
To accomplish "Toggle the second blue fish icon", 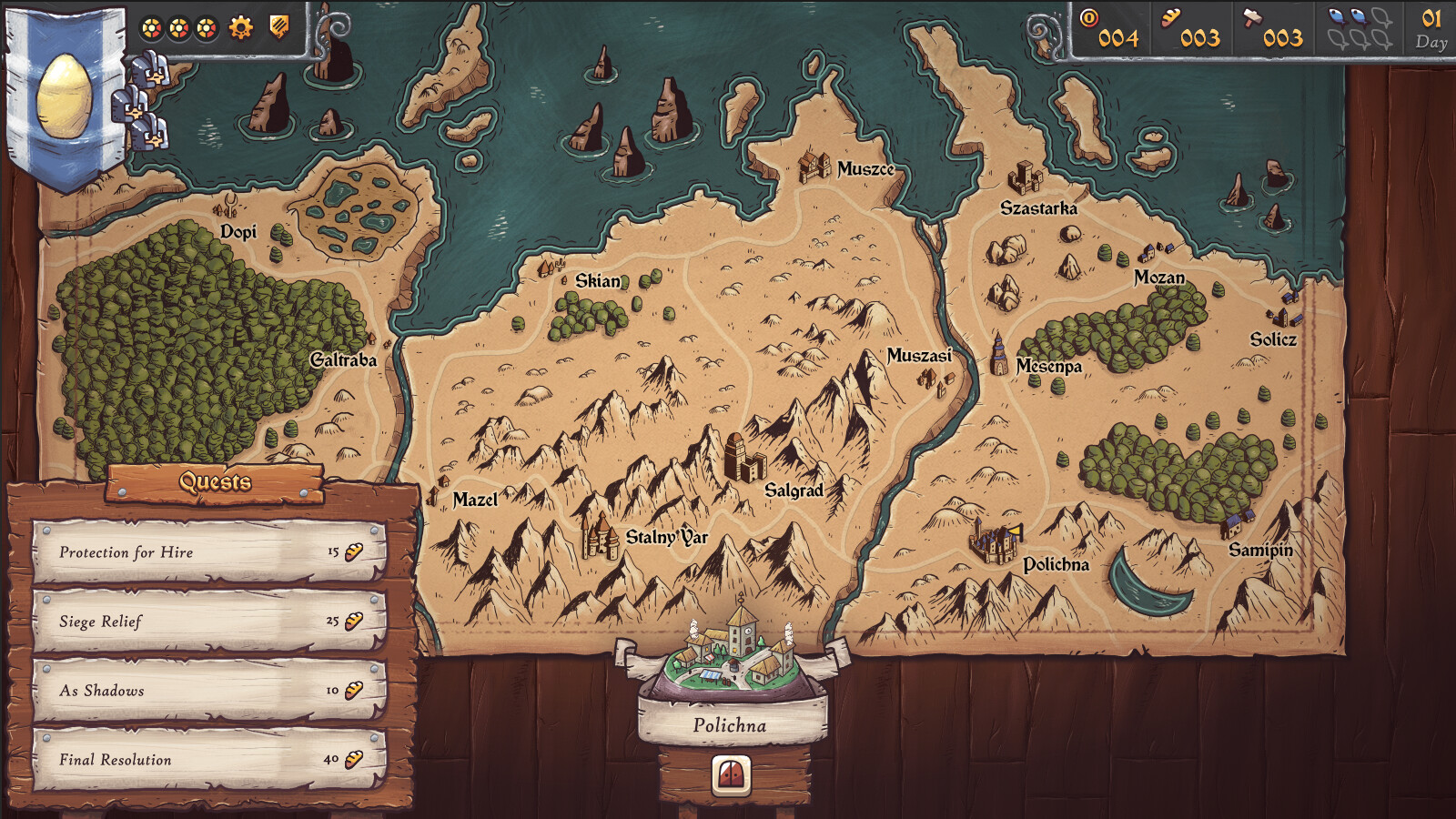I will tap(1357, 17).
